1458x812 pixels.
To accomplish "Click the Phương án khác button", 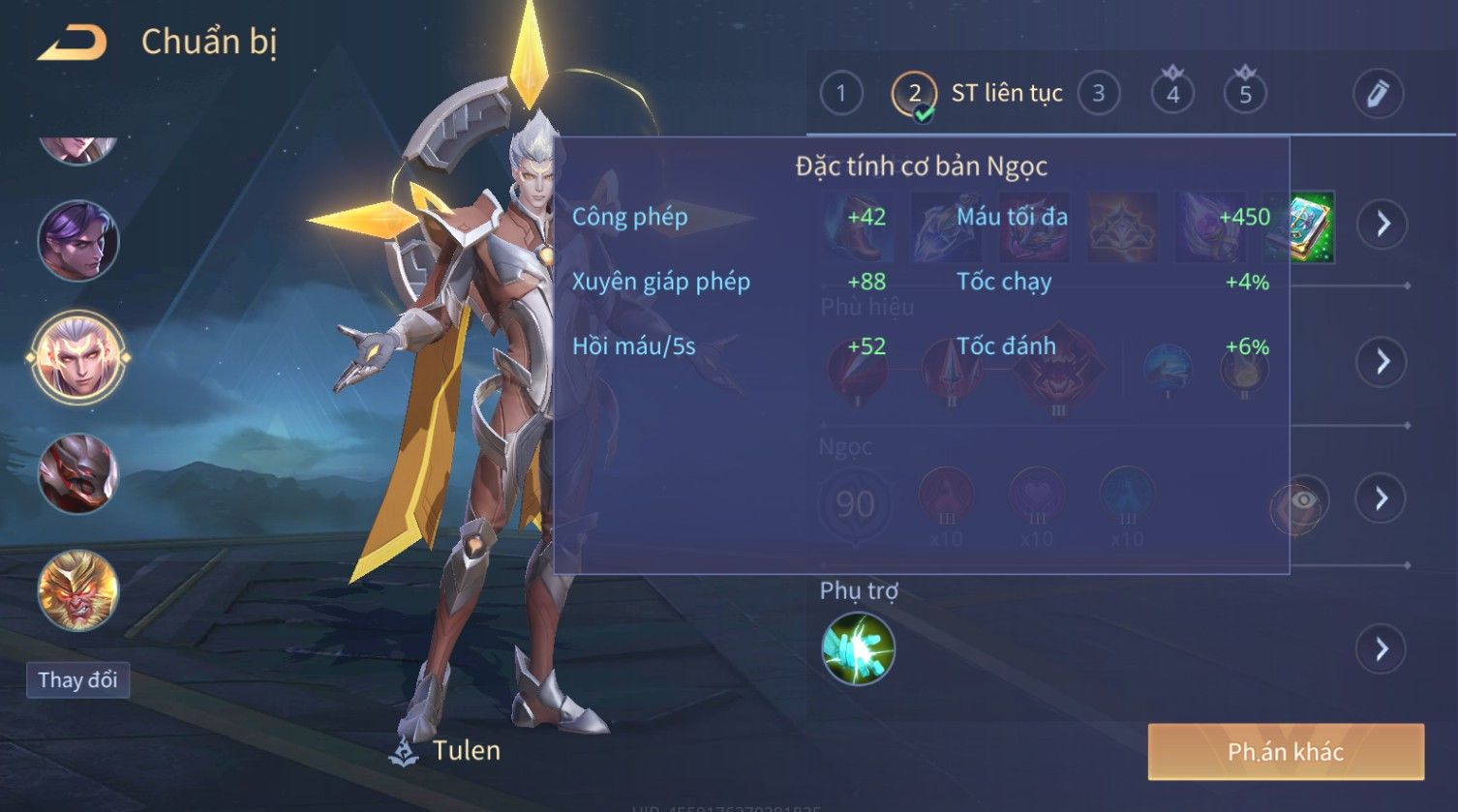I will tap(1286, 752).
